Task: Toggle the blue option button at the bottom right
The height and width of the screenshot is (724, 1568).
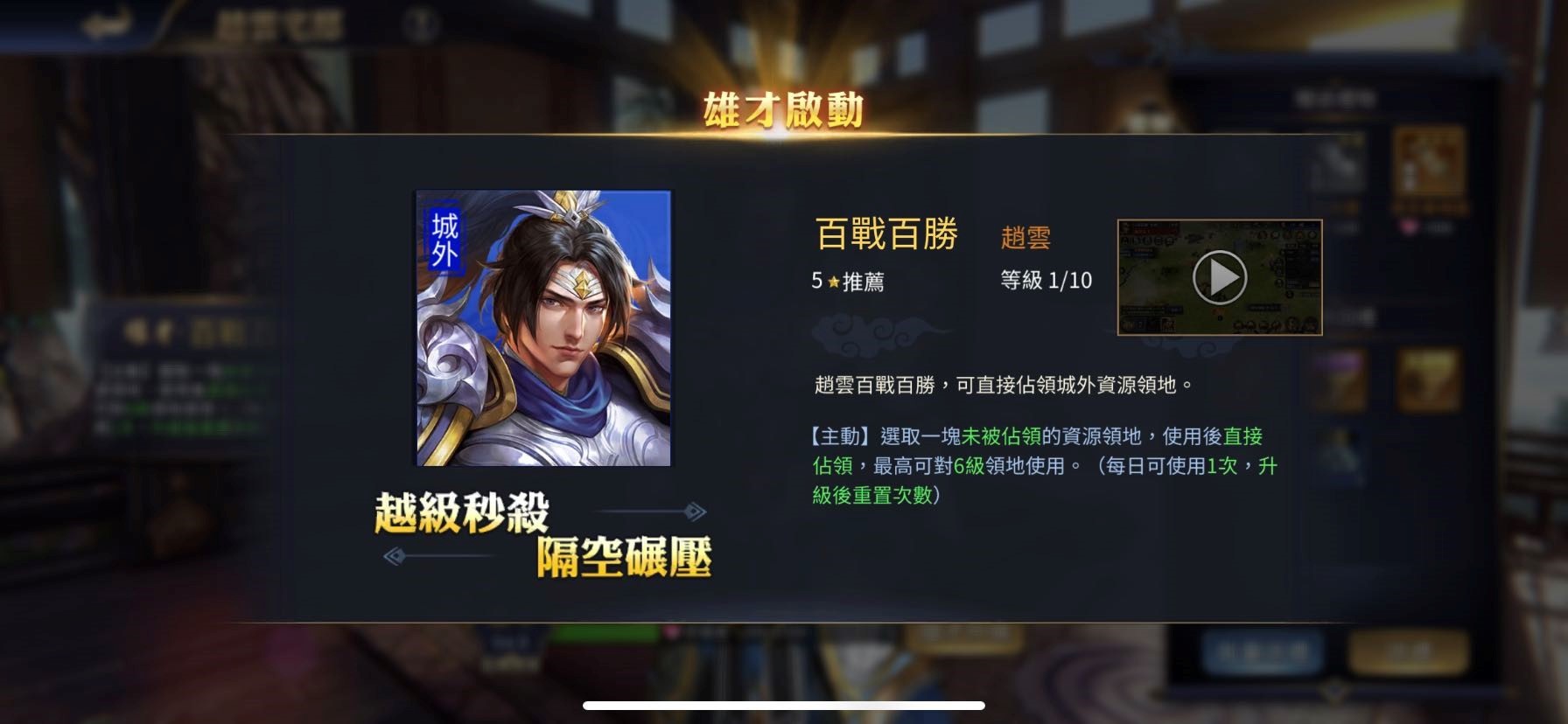Action: pos(1264,651)
